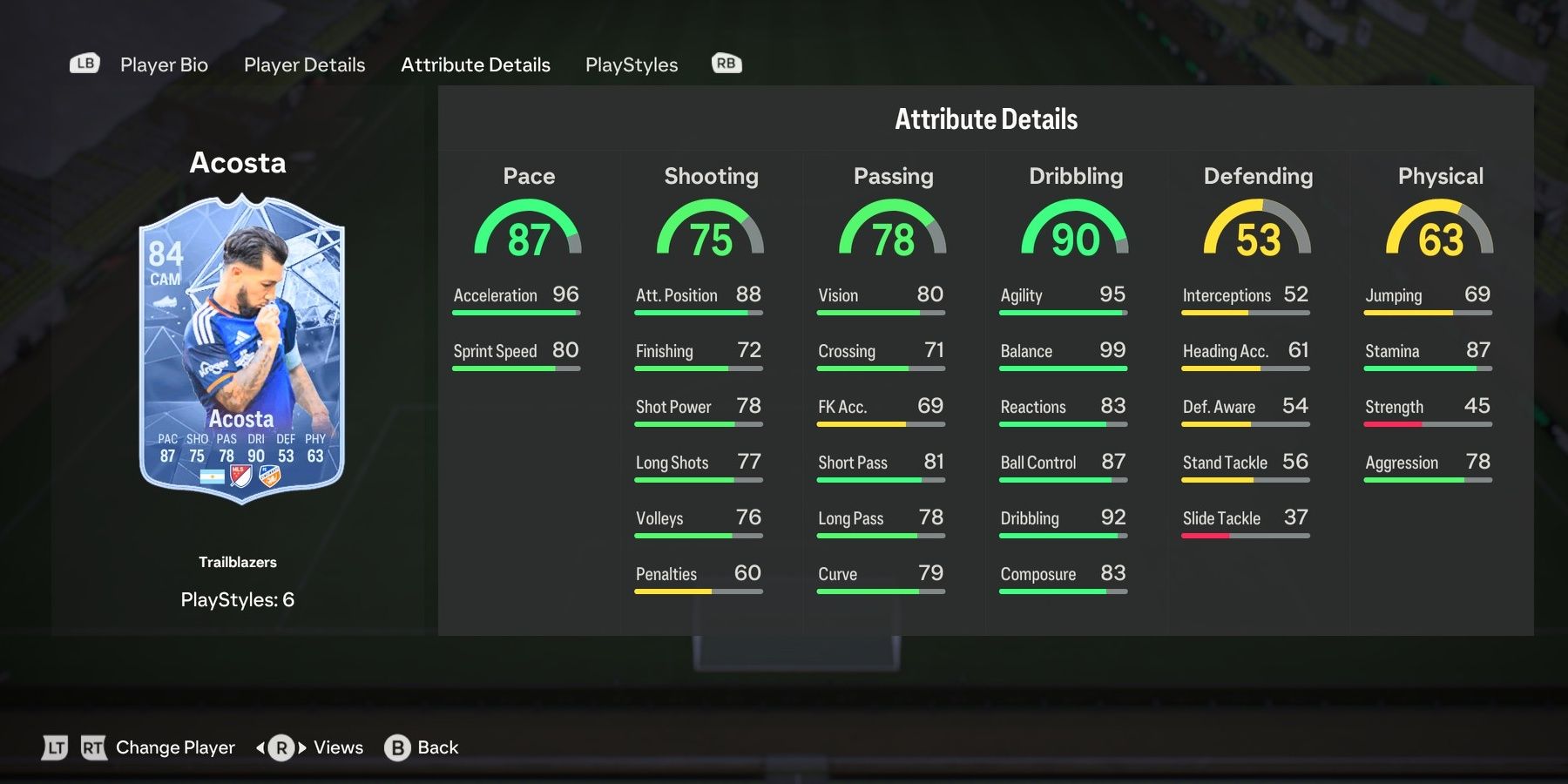Click Change Player at the bottom bar
This screenshot has height=784, width=1568.
174,747
